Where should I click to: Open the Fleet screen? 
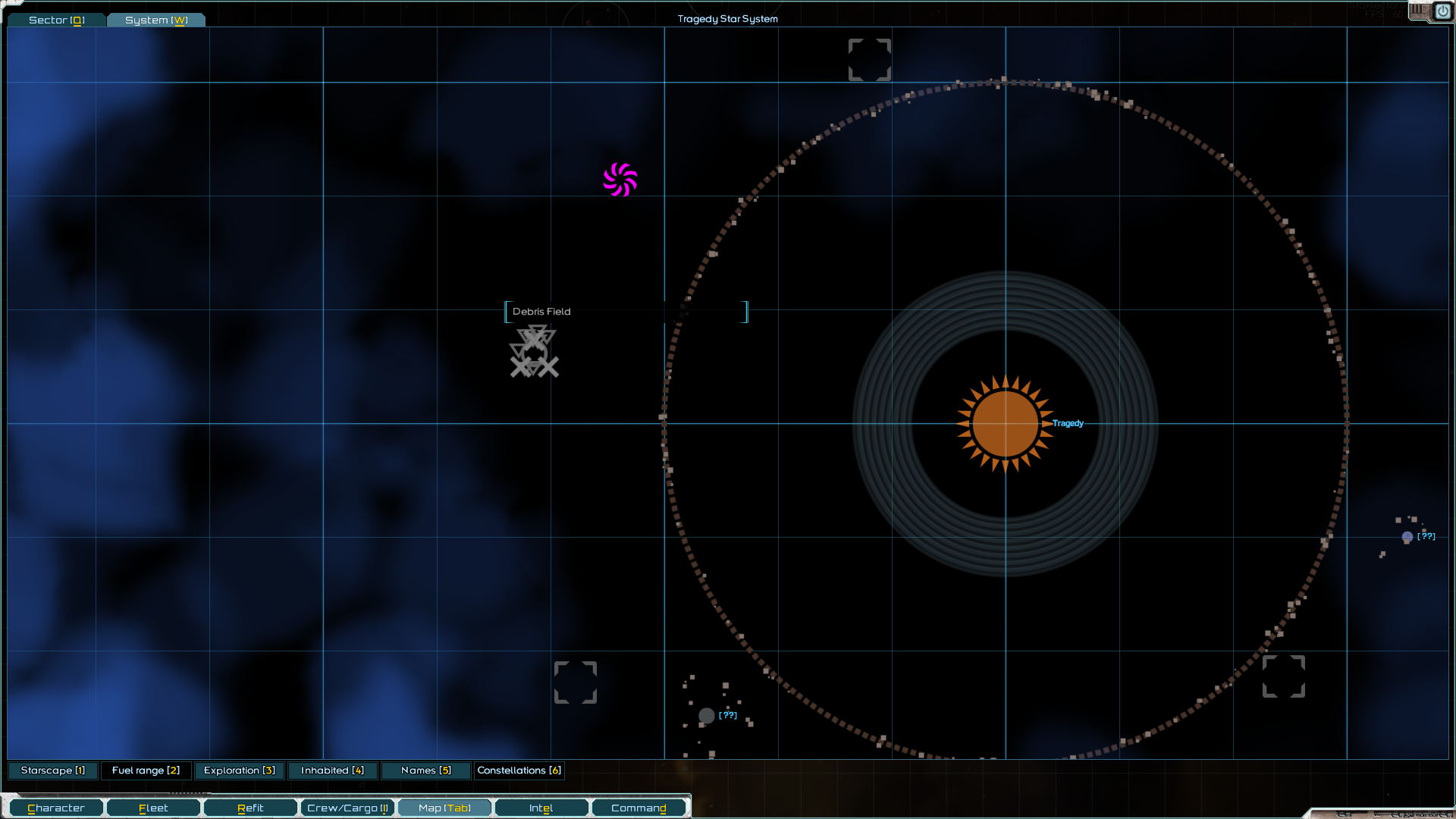(x=152, y=807)
